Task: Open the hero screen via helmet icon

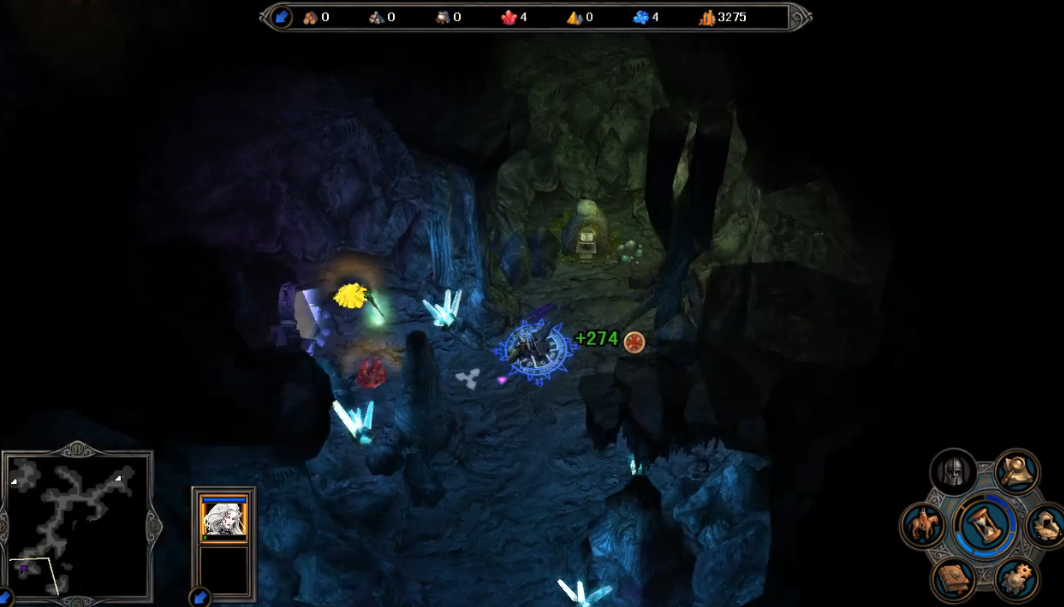Action: (952, 472)
